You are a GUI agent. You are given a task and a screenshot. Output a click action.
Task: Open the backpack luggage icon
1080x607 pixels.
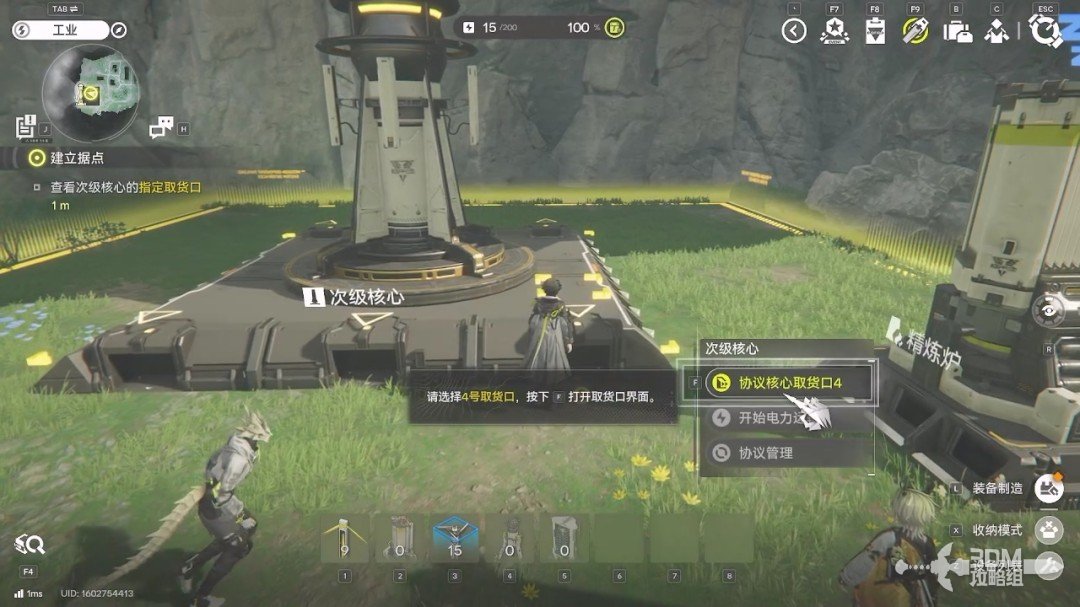[957, 31]
